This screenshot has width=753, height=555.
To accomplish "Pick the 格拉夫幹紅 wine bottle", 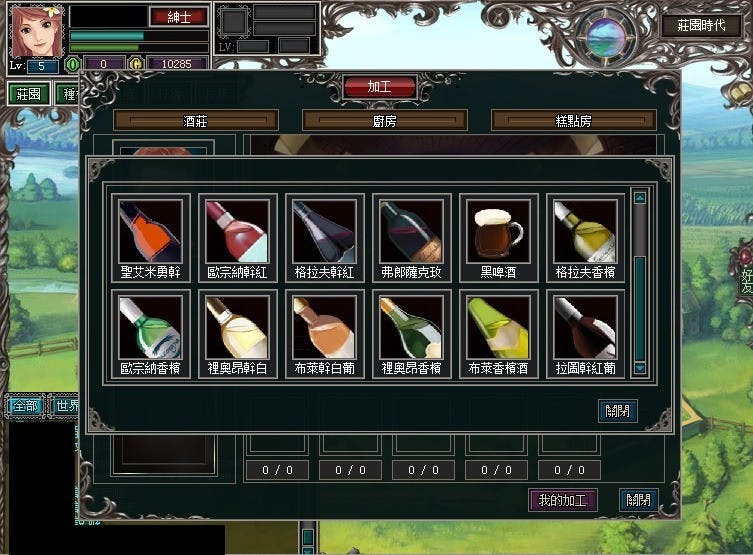I will coord(323,231).
